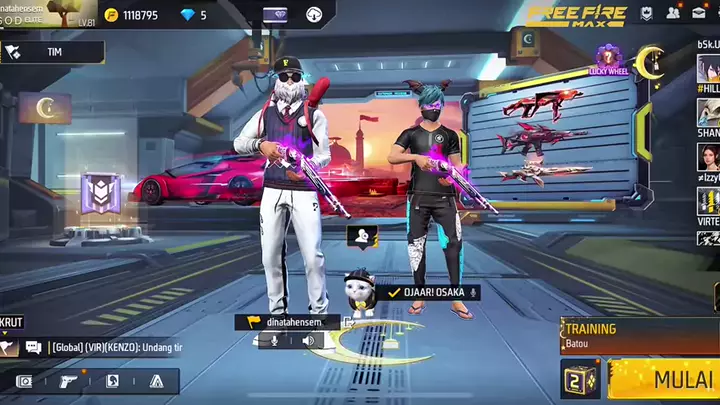Open the TIM team panel

click(x=53, y=52)
